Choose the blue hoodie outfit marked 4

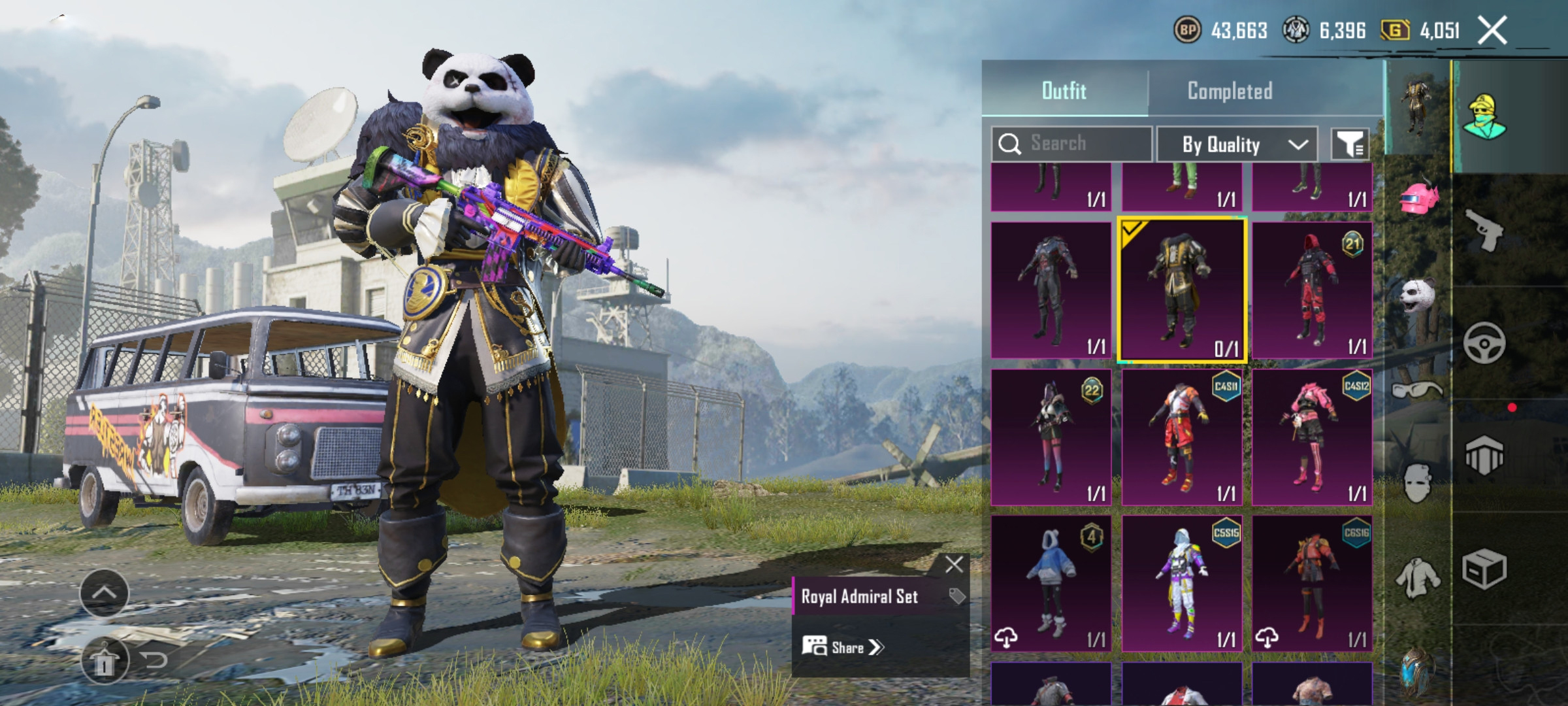[1051, 584]
